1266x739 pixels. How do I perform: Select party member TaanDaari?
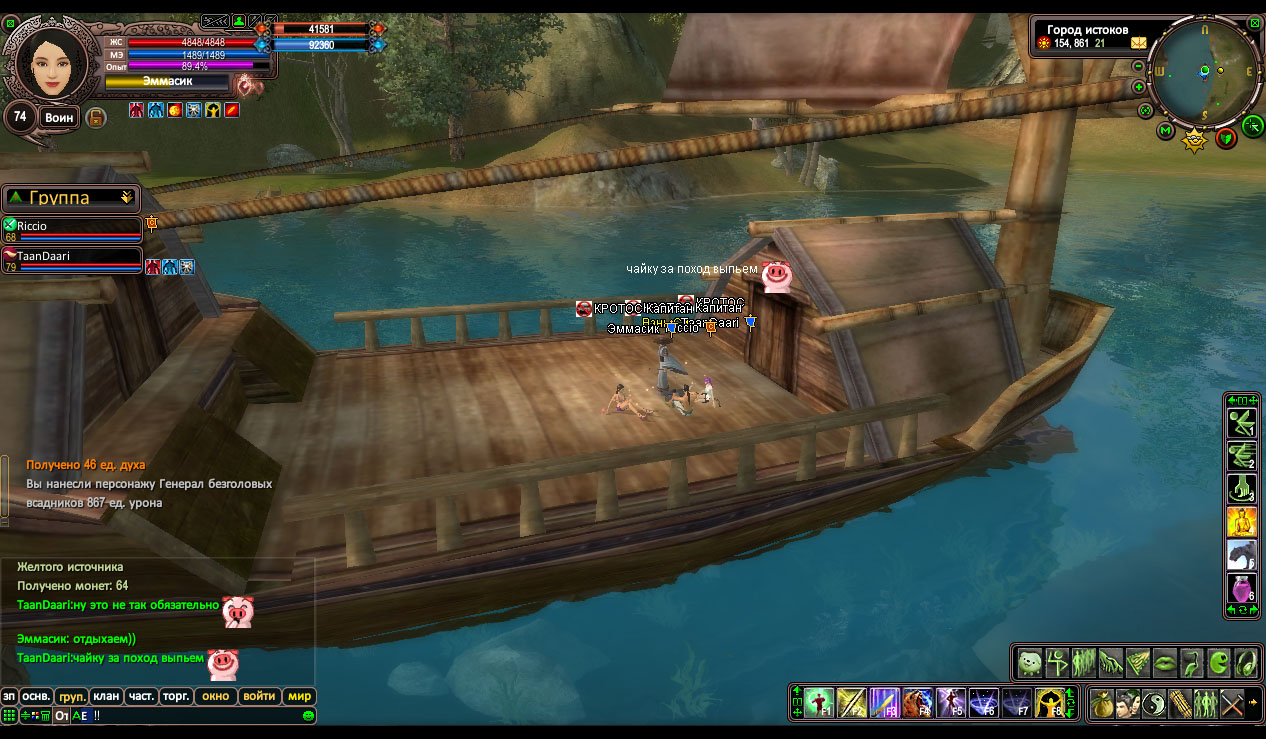(72, 258)
